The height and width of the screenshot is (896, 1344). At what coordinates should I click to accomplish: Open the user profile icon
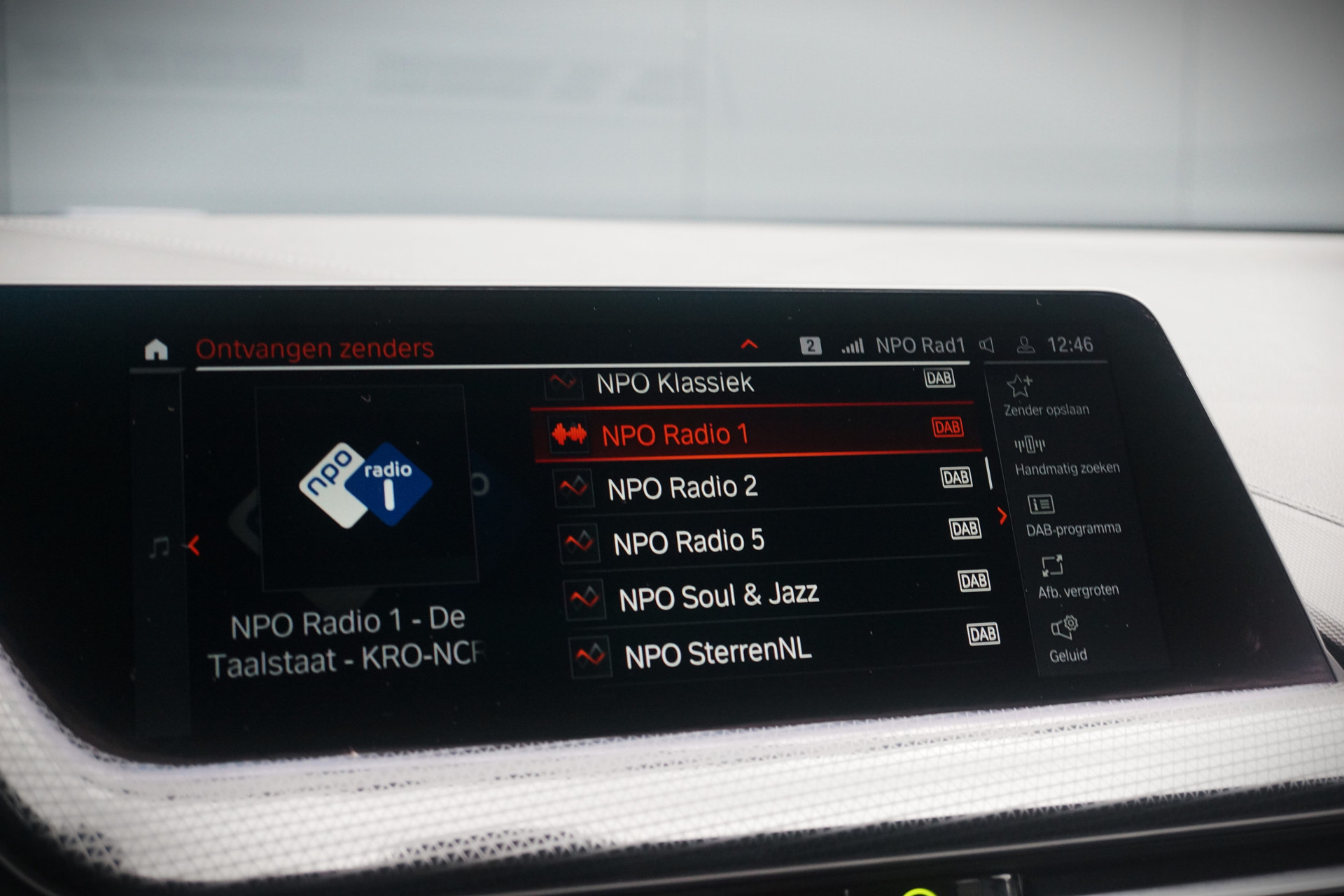(1025, 345)
